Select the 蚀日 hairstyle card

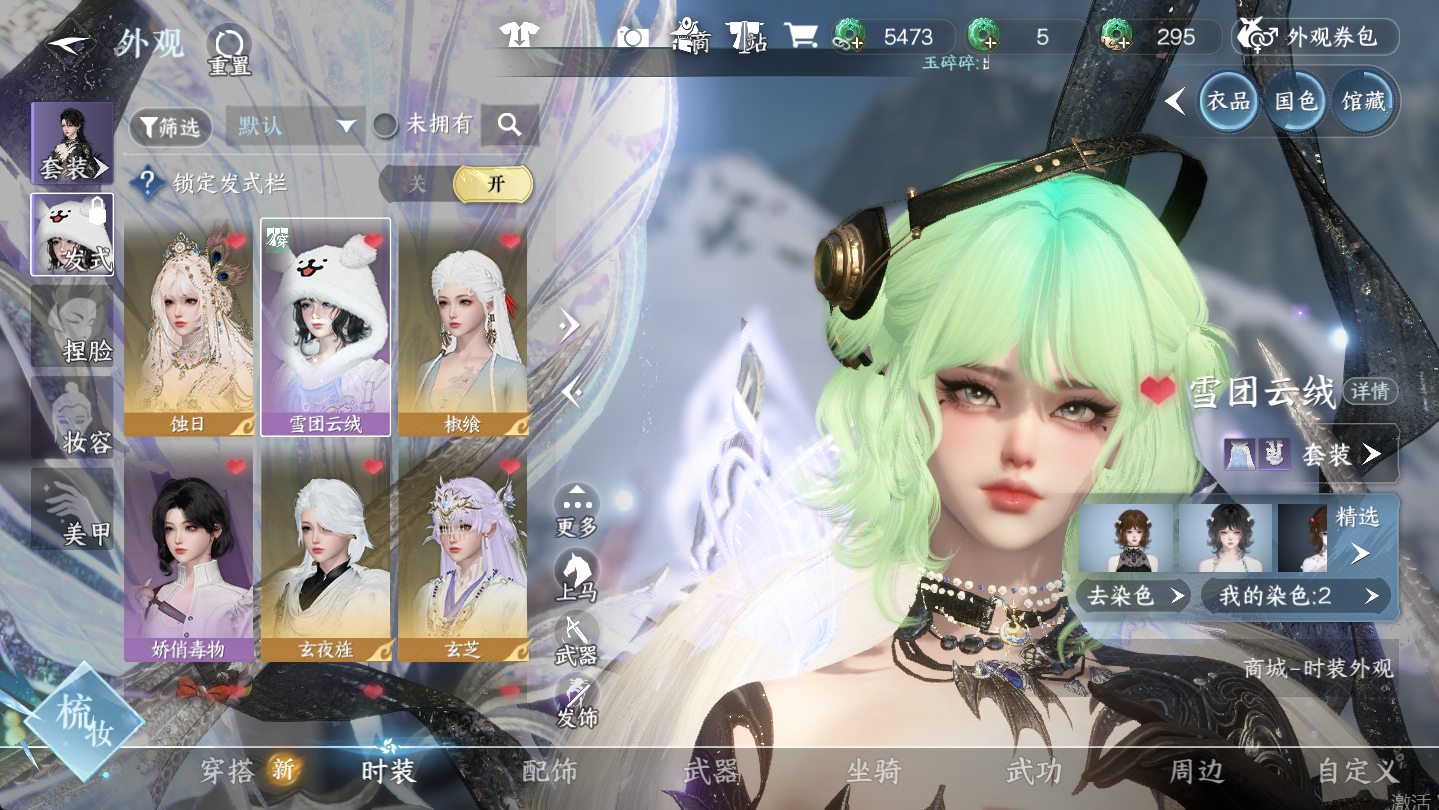tap(189, 328)
